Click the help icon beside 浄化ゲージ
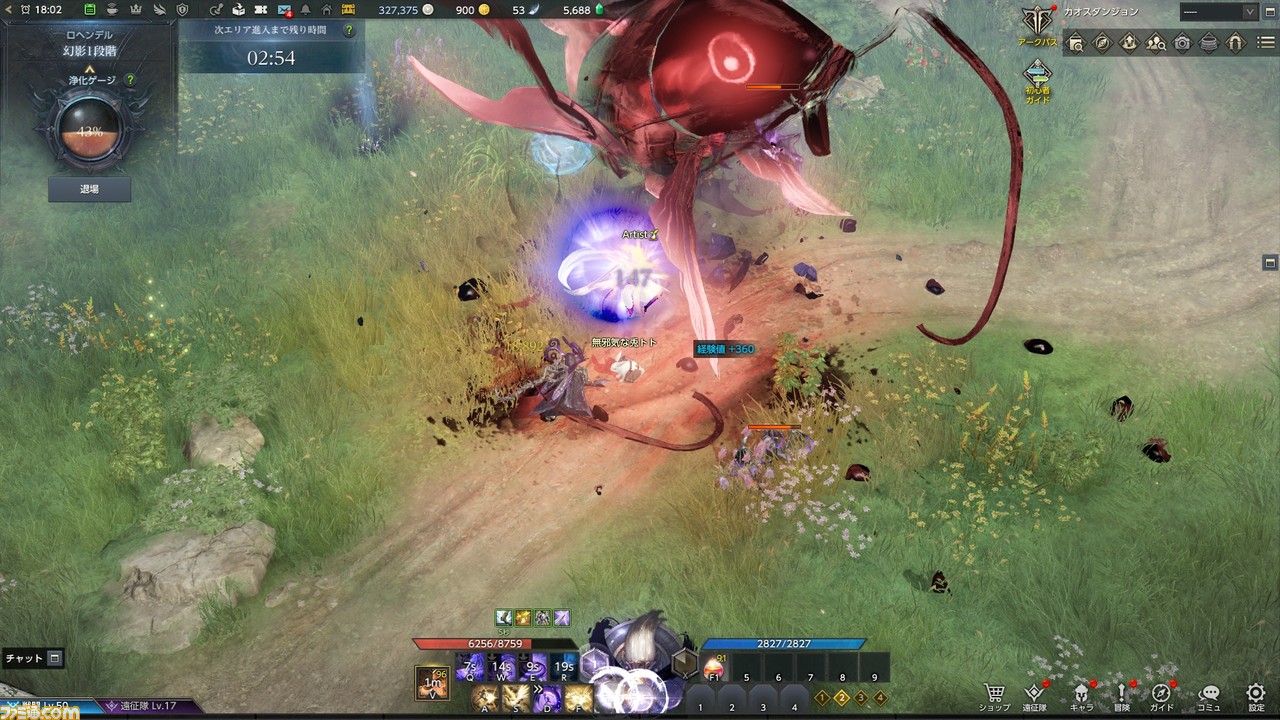Viewport: 1280px width, 720px height. click(x=130, y=79)
